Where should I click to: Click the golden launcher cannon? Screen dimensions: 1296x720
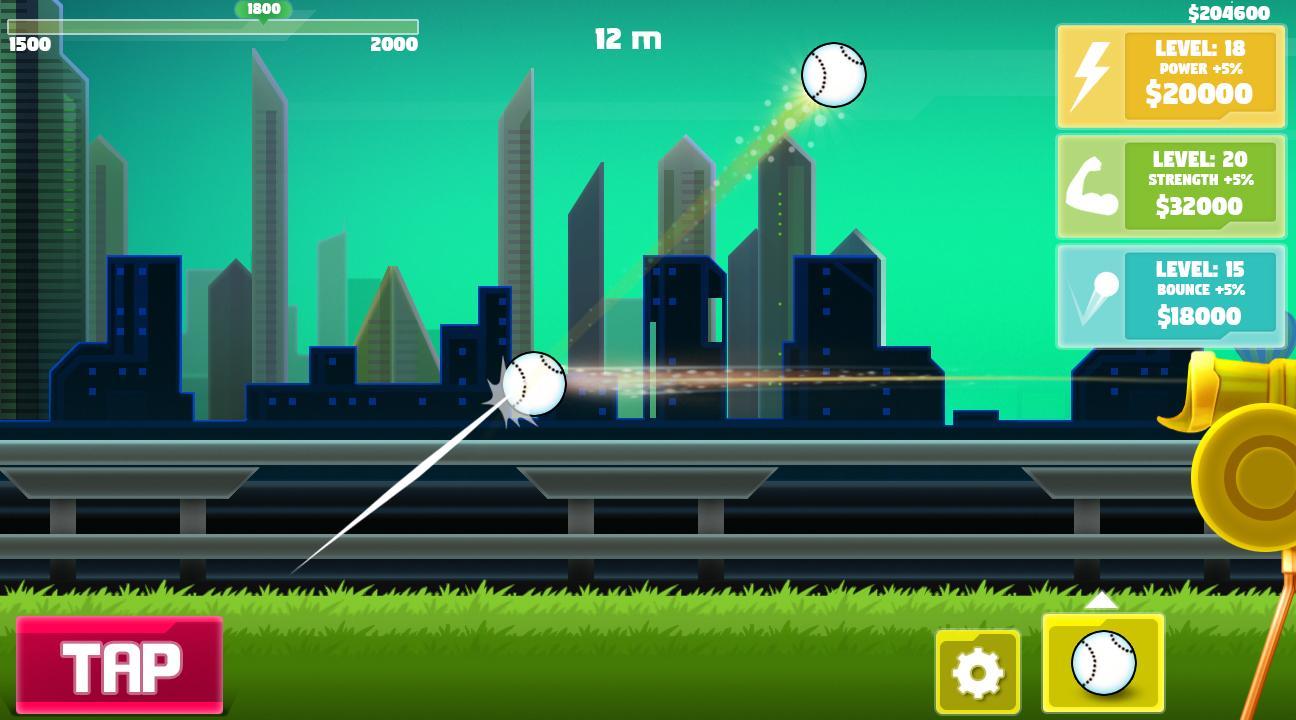[x=1242, y=470]
